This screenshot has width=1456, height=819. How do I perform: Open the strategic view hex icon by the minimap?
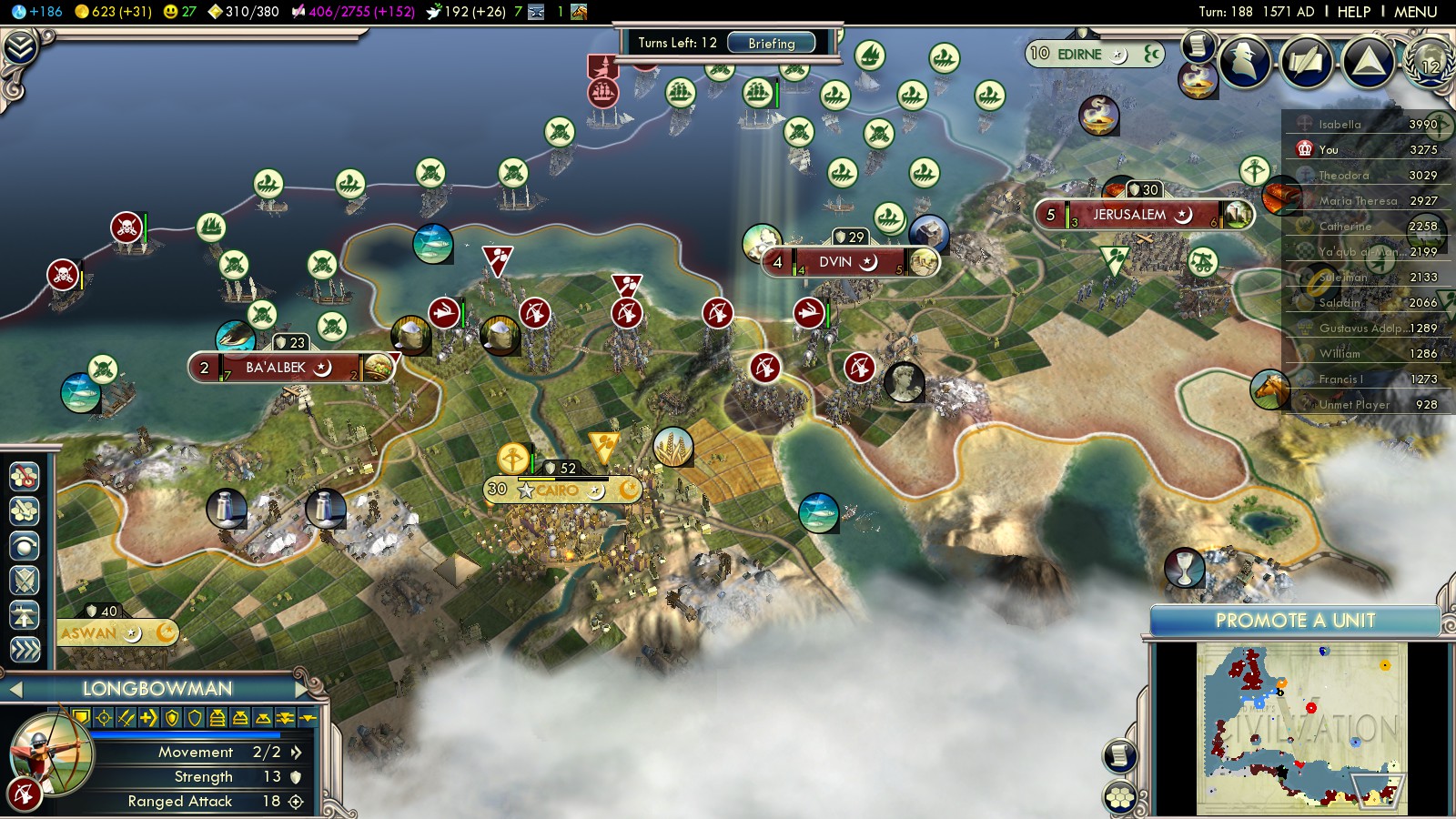[x=1120, y=797]
